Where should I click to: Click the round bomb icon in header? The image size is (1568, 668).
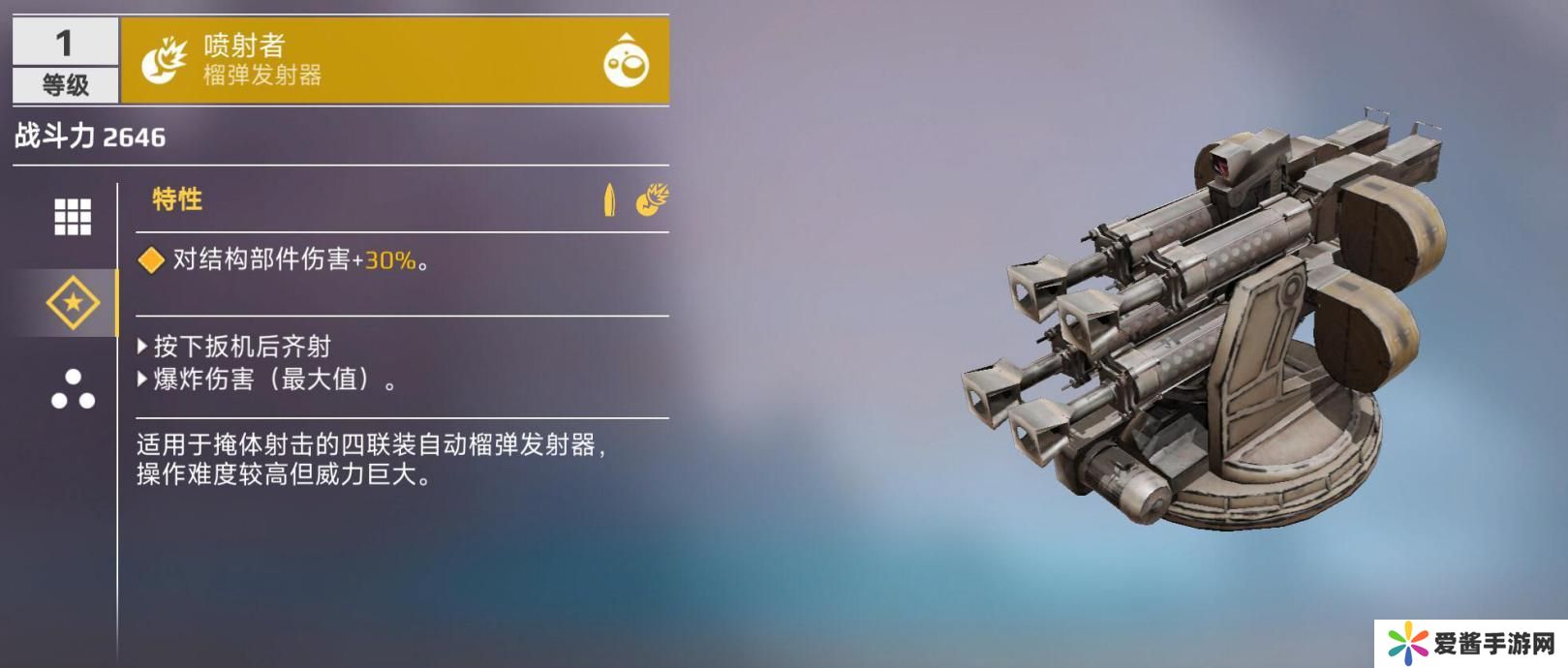626,61
